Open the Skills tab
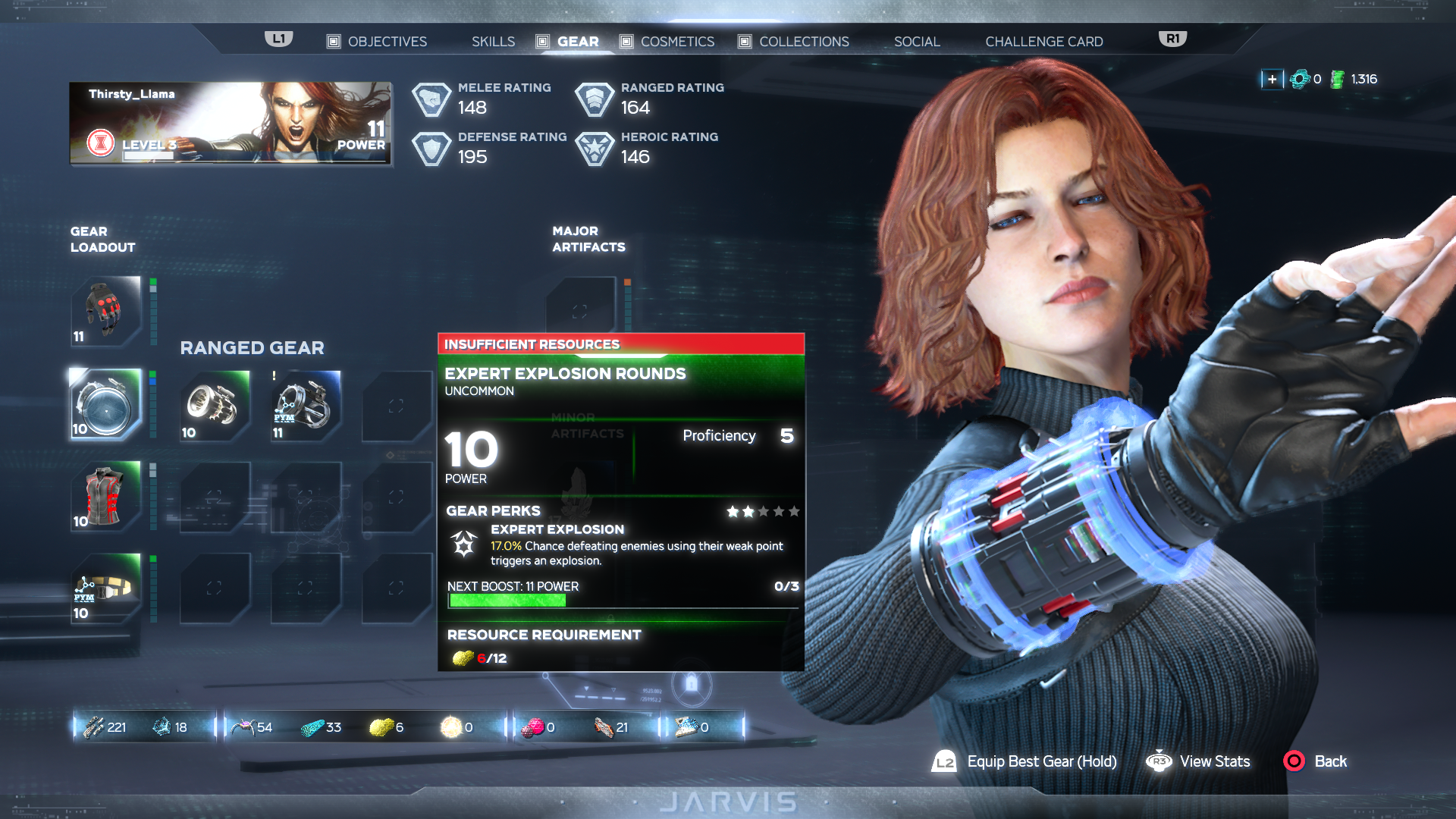This screenshot has width=1456, height=819. (493, 42)
